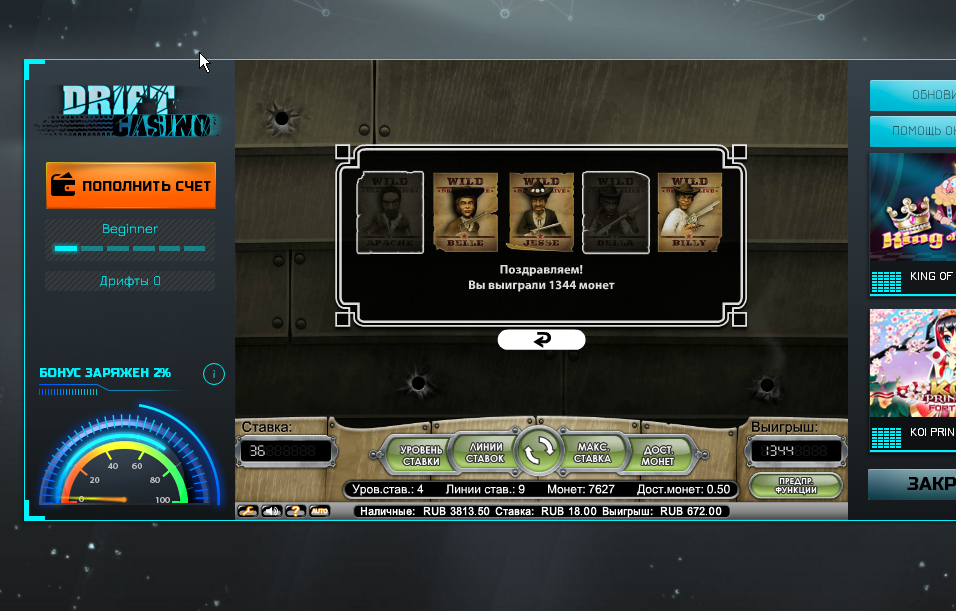Enable autoplay with the AUTO button

319,511
